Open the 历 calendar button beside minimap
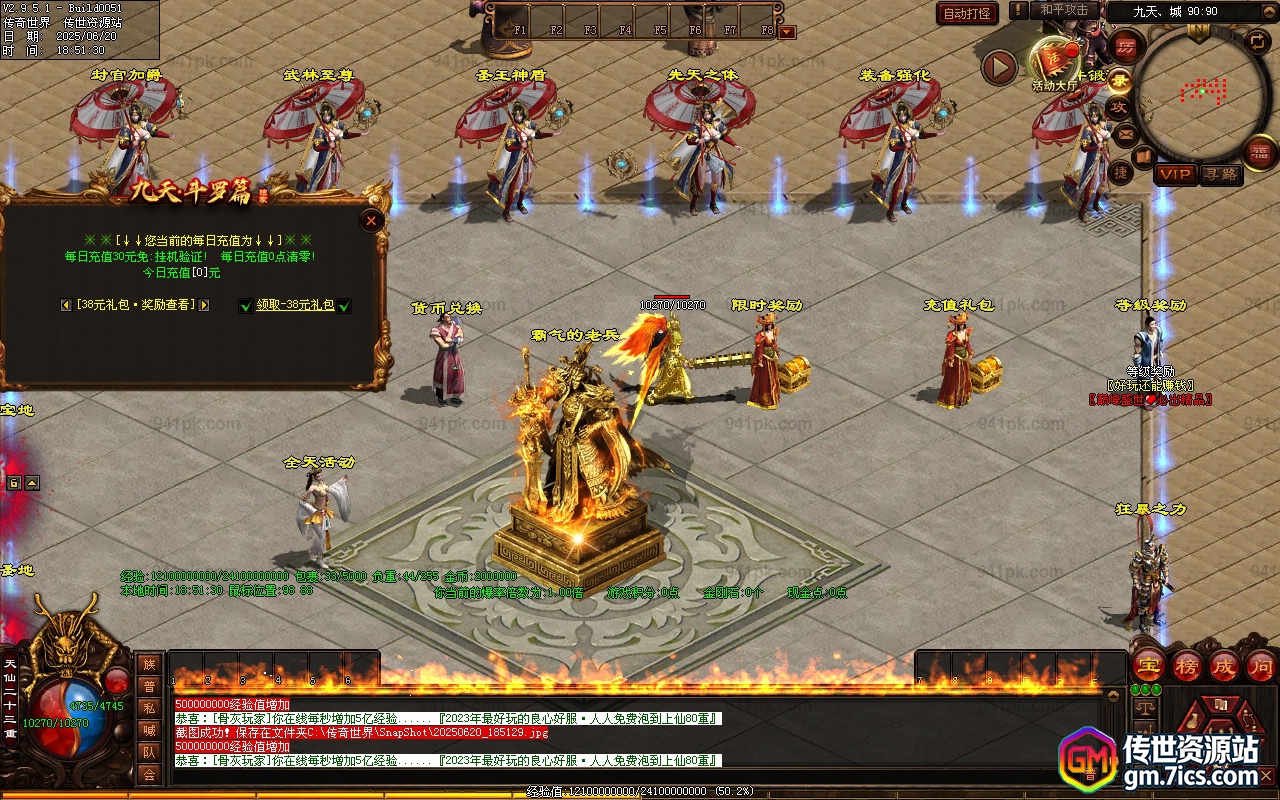1280x800 pixels. pos(1125,47)
